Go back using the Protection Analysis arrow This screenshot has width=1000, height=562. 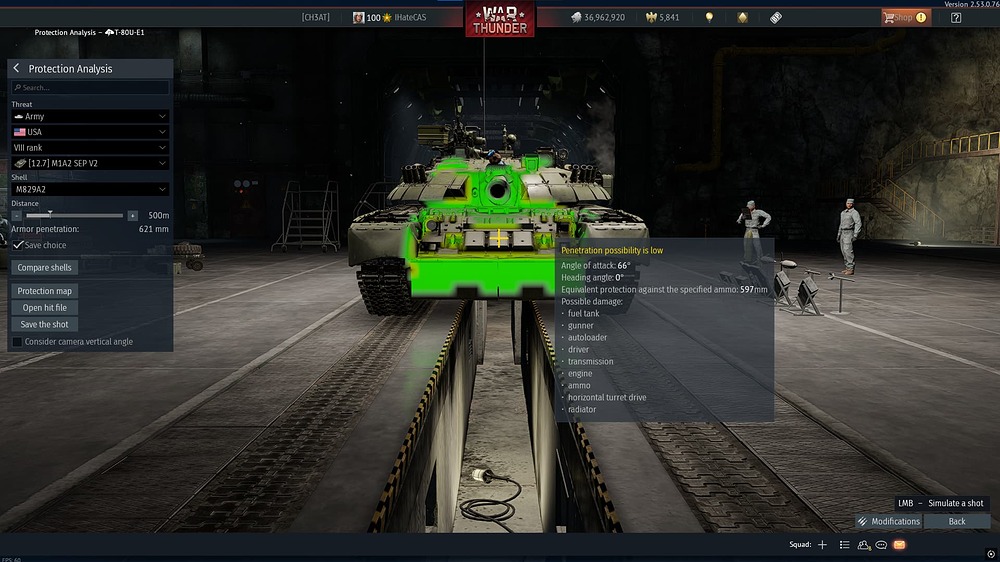pyautogui.click(x=17, y=69)
